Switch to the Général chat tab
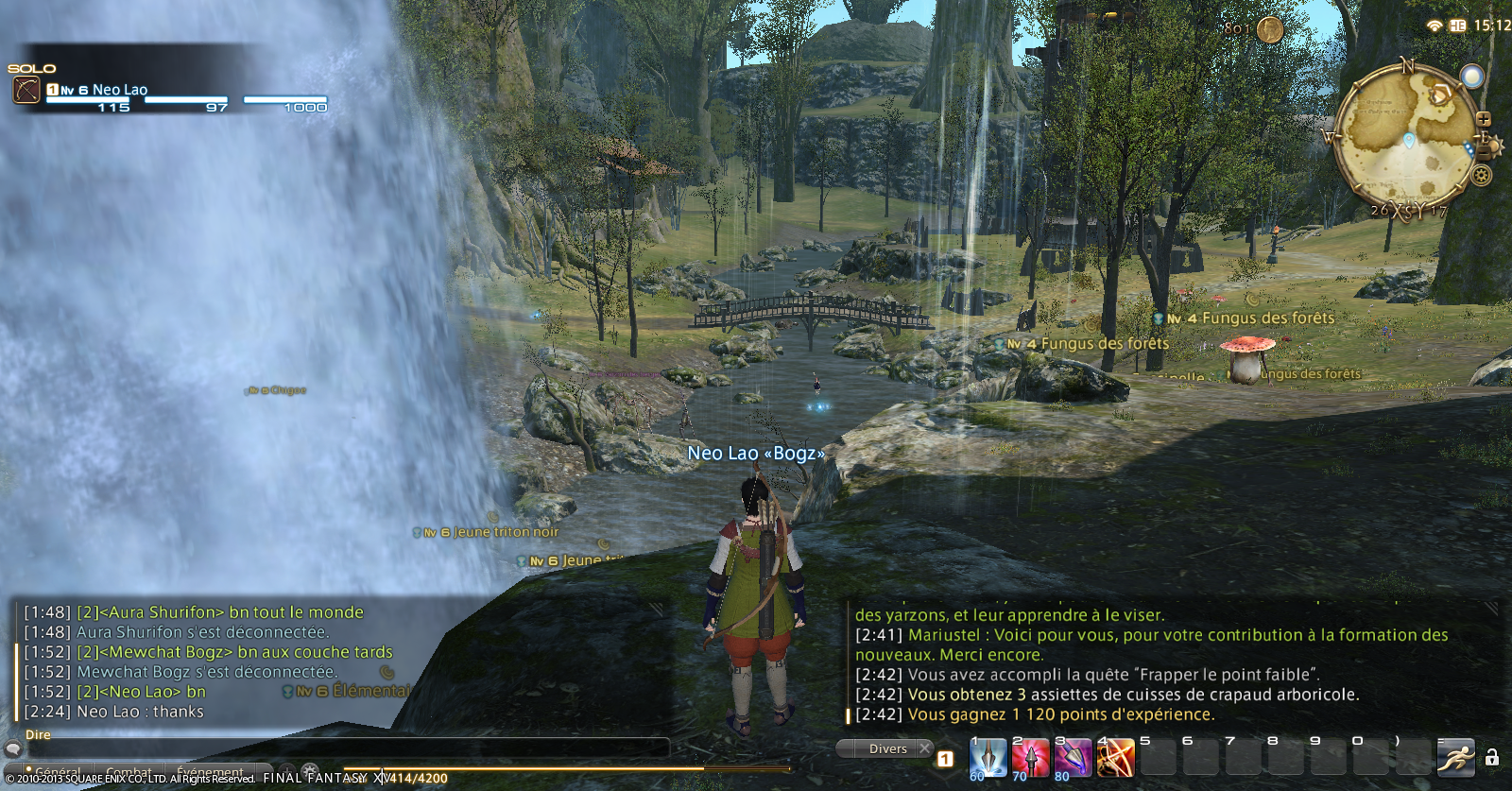This screenshot has width=1512, height=791. (x=57, y=772)
